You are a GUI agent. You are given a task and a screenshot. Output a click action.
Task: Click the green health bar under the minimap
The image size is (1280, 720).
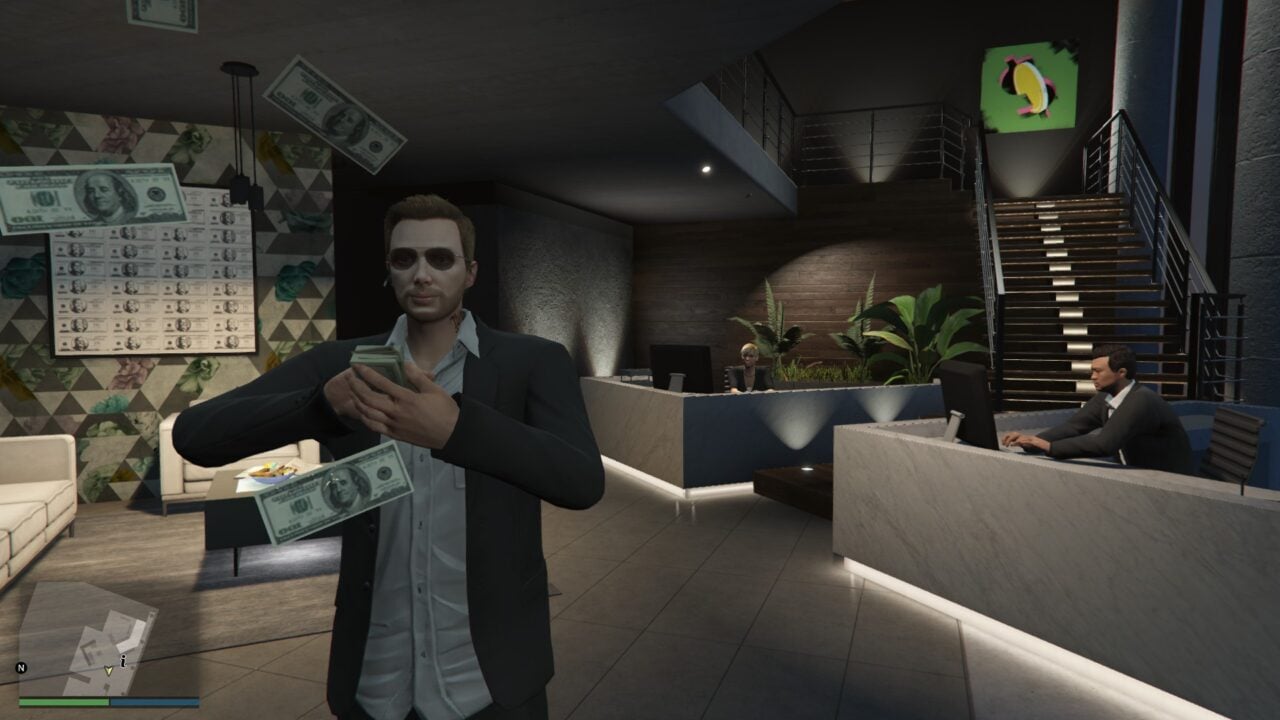pos(62,702)
